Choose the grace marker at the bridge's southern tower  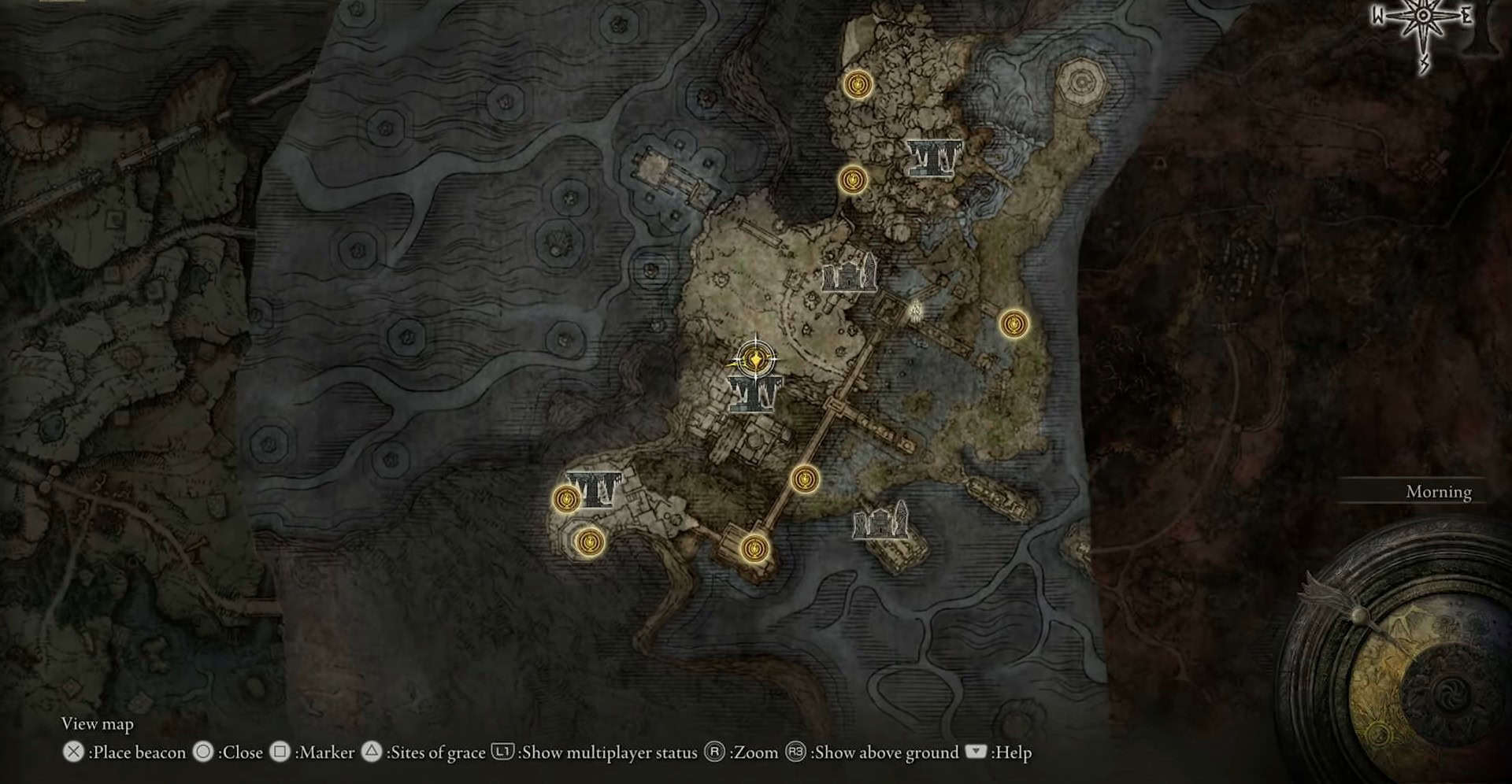tap(754, 547)
